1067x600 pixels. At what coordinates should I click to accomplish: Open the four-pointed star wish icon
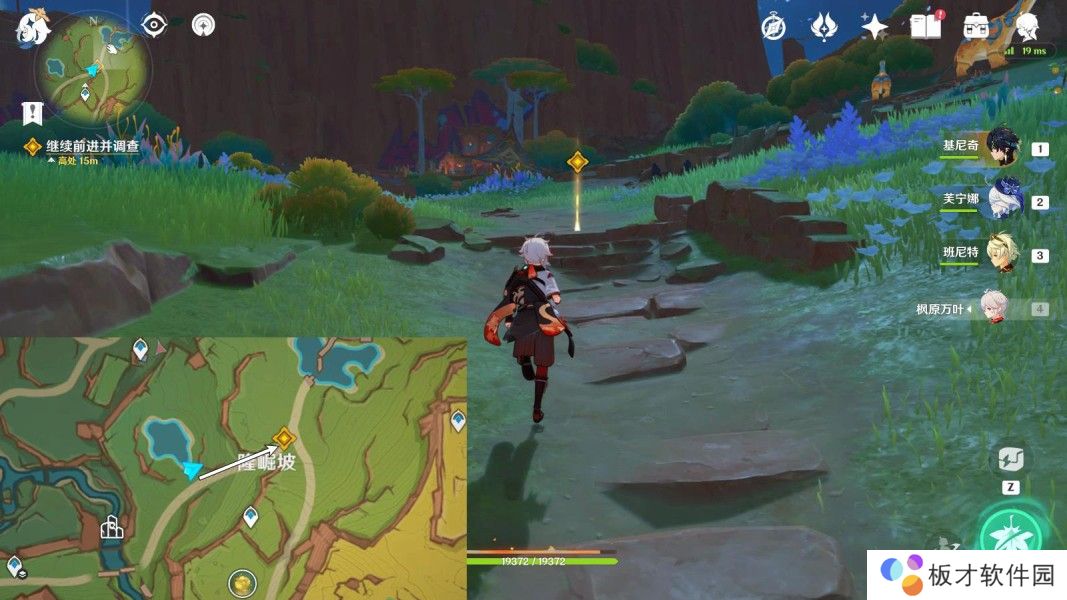coord(875,27)
